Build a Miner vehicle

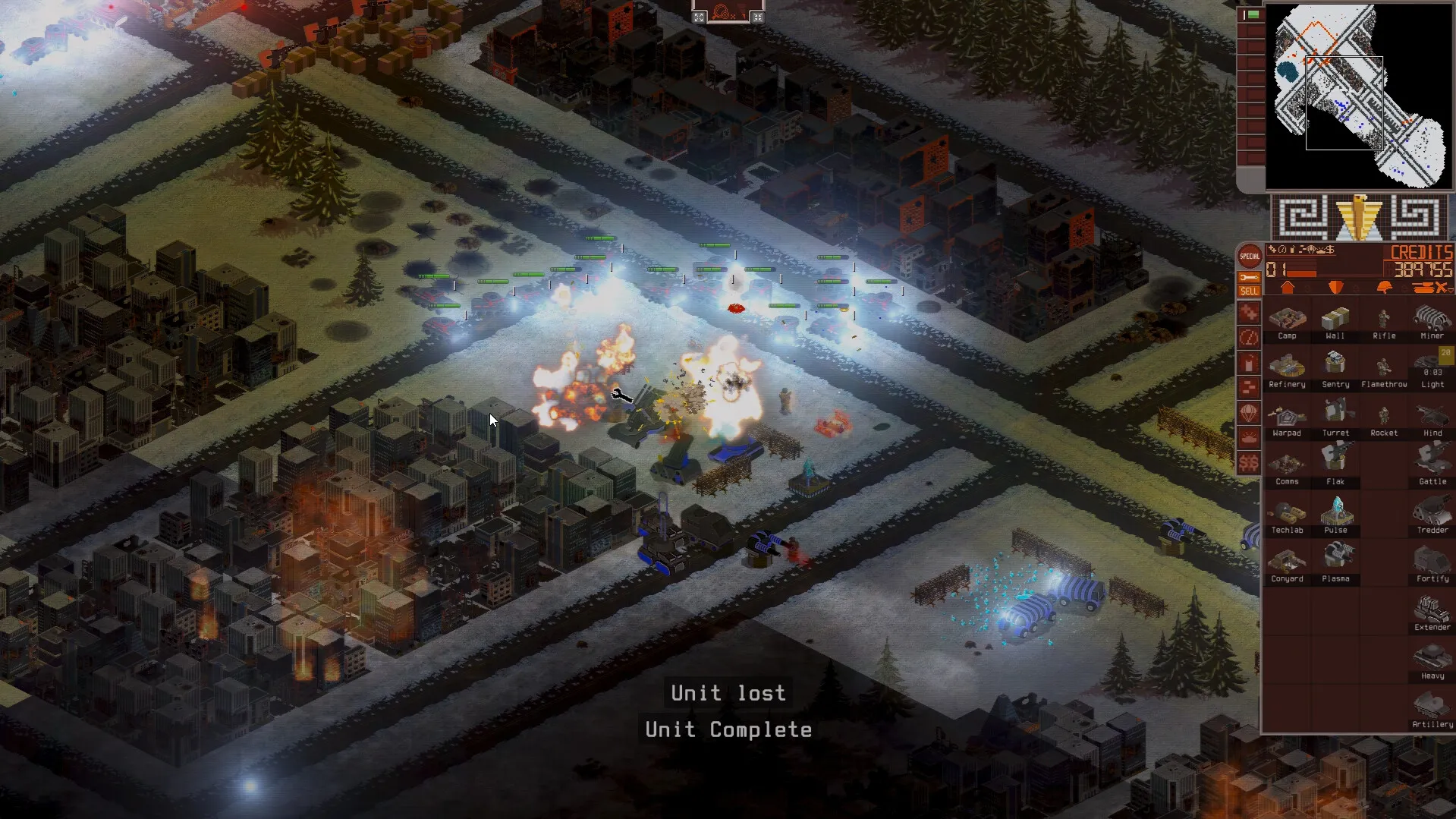point(1432,319)
